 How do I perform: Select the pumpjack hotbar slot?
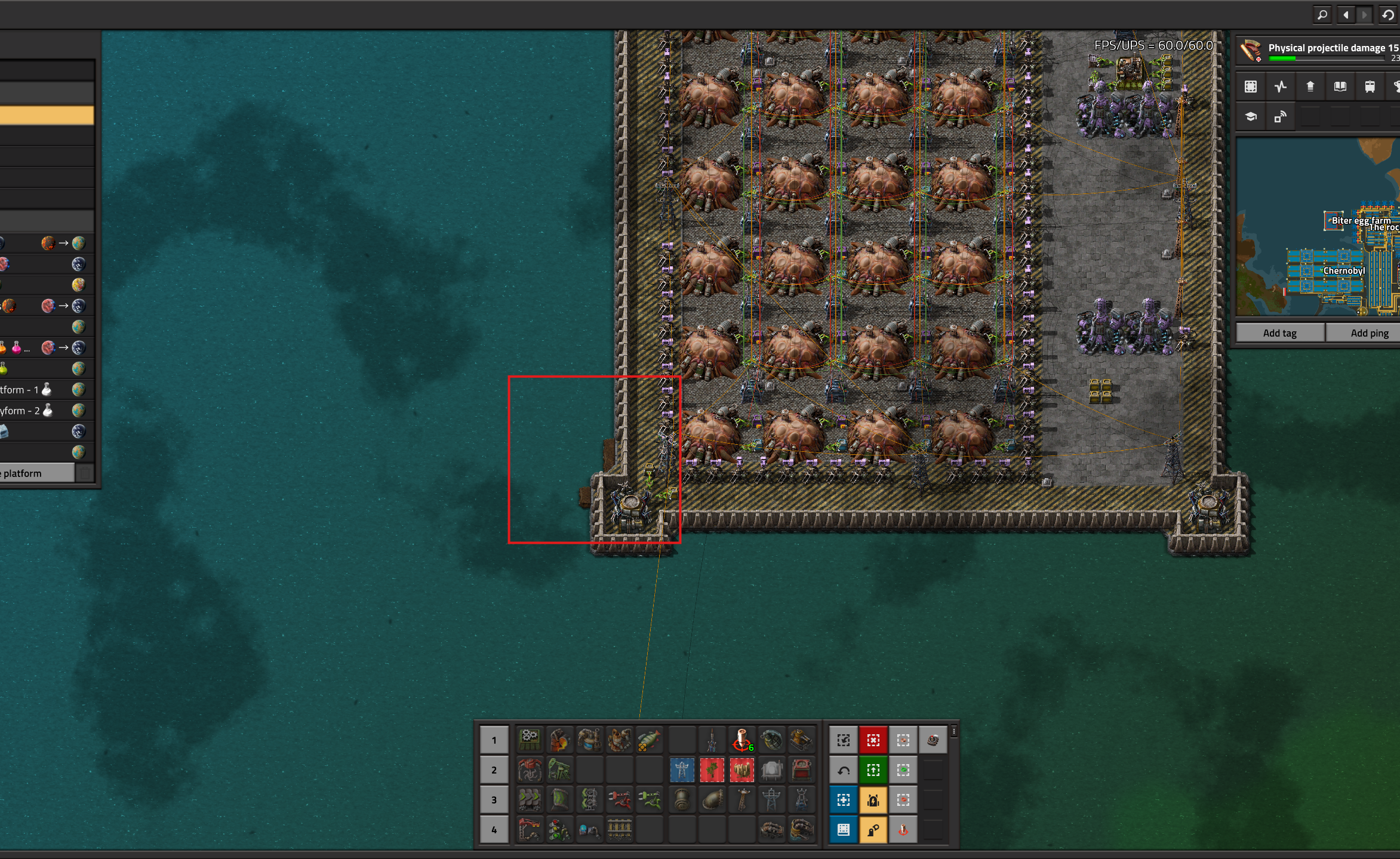tap(559, 770)
